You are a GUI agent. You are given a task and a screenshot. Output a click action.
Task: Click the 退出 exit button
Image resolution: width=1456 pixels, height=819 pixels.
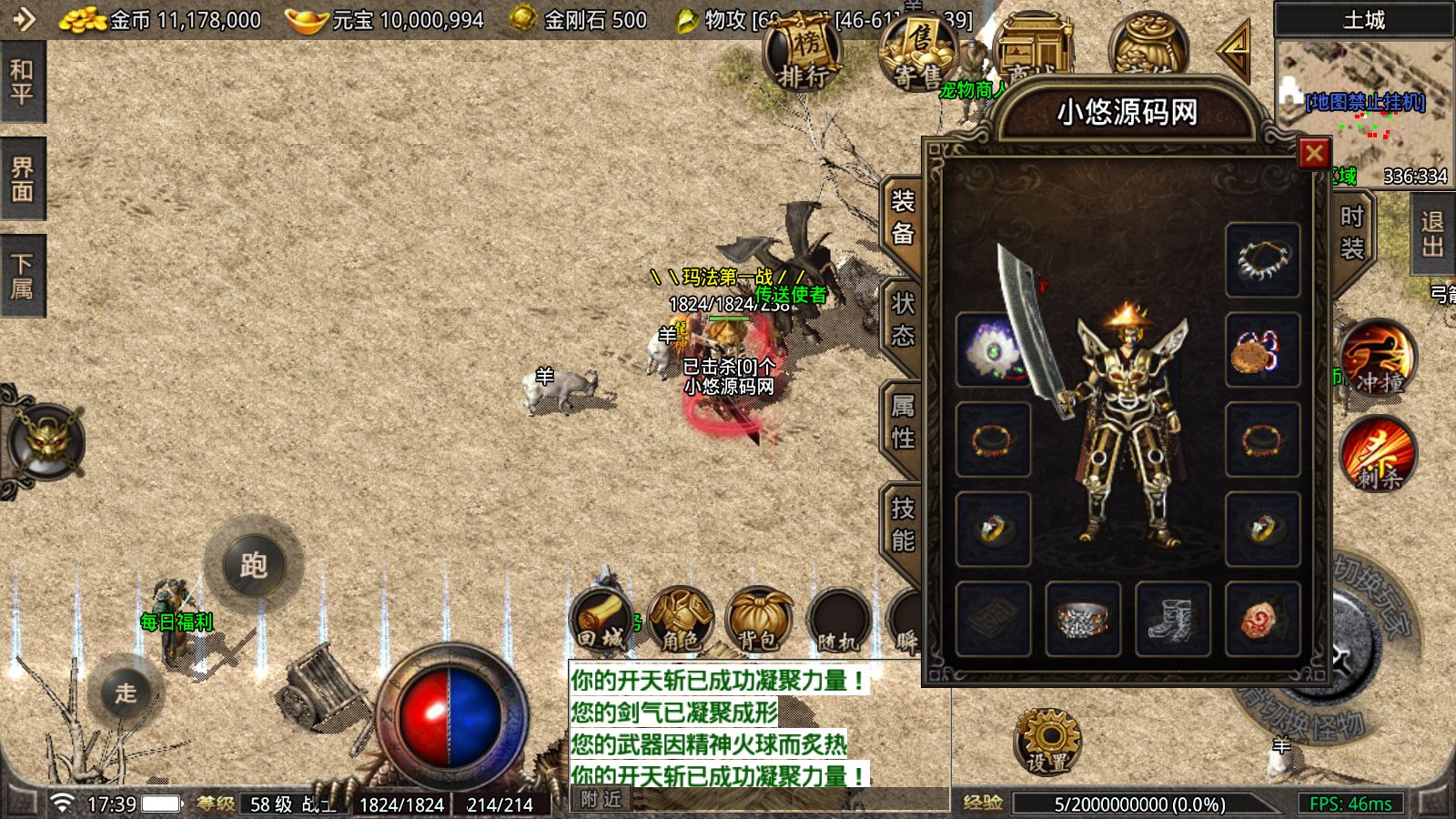1433,234
